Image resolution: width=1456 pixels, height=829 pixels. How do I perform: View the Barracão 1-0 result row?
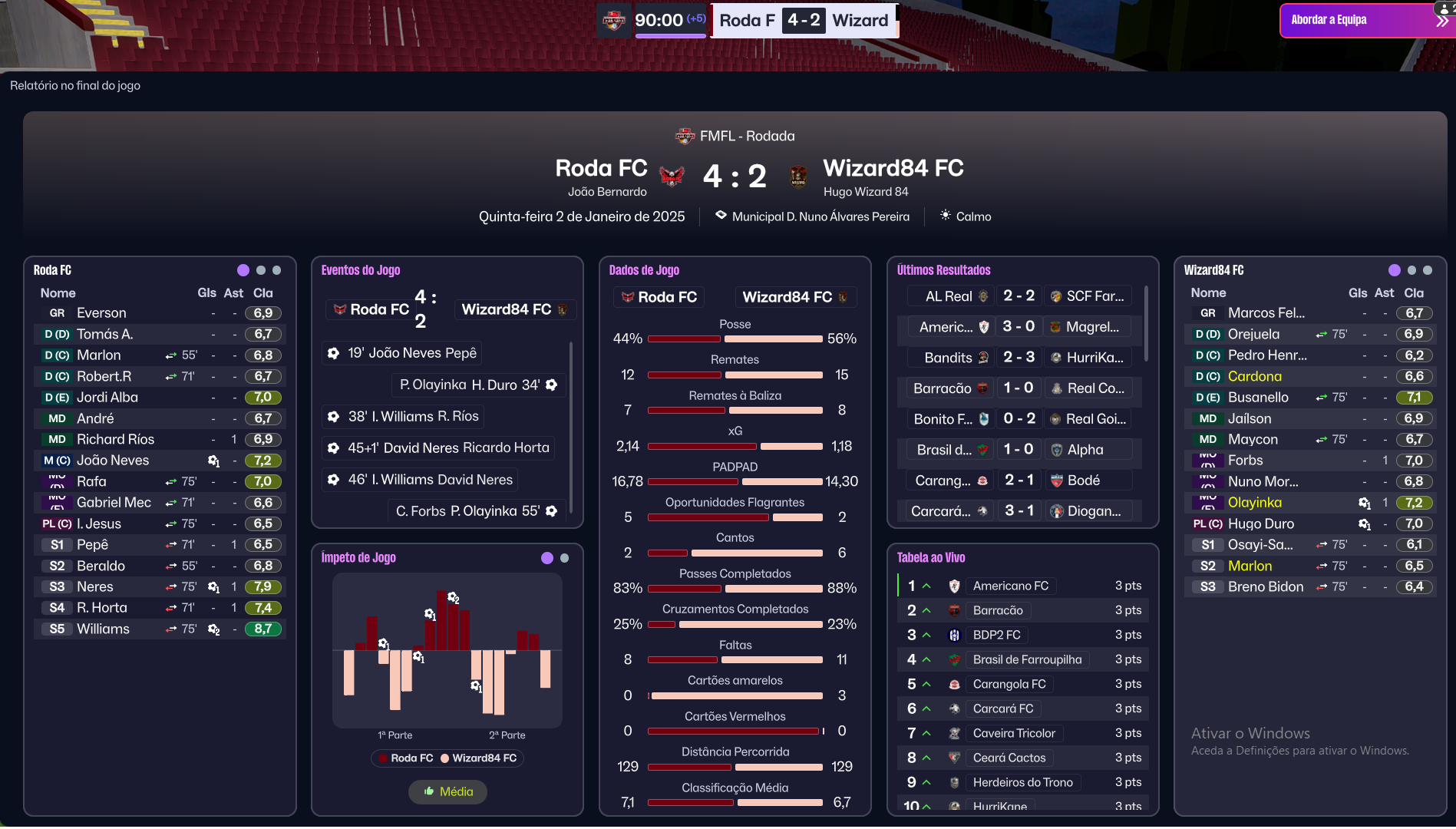1018,388
